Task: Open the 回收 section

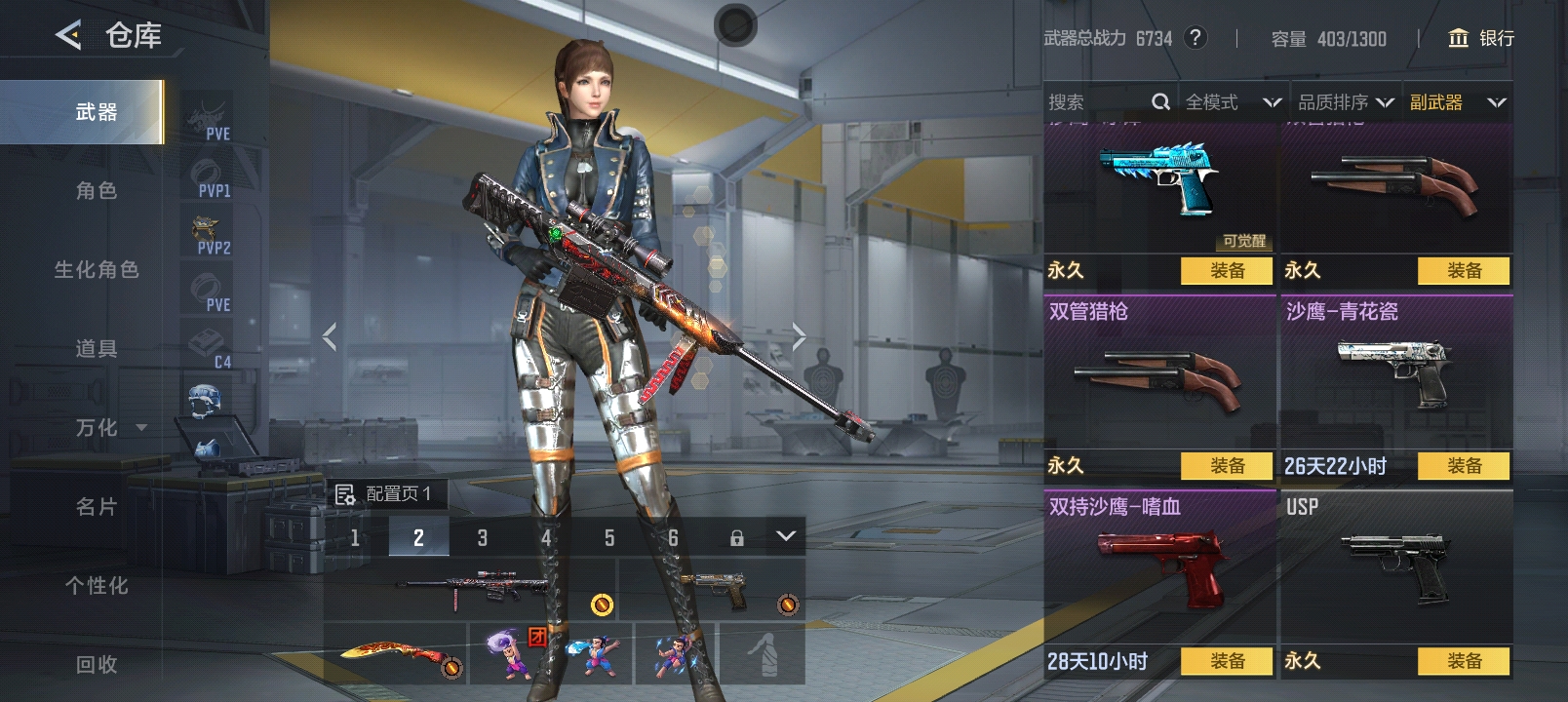Action: 96,665
